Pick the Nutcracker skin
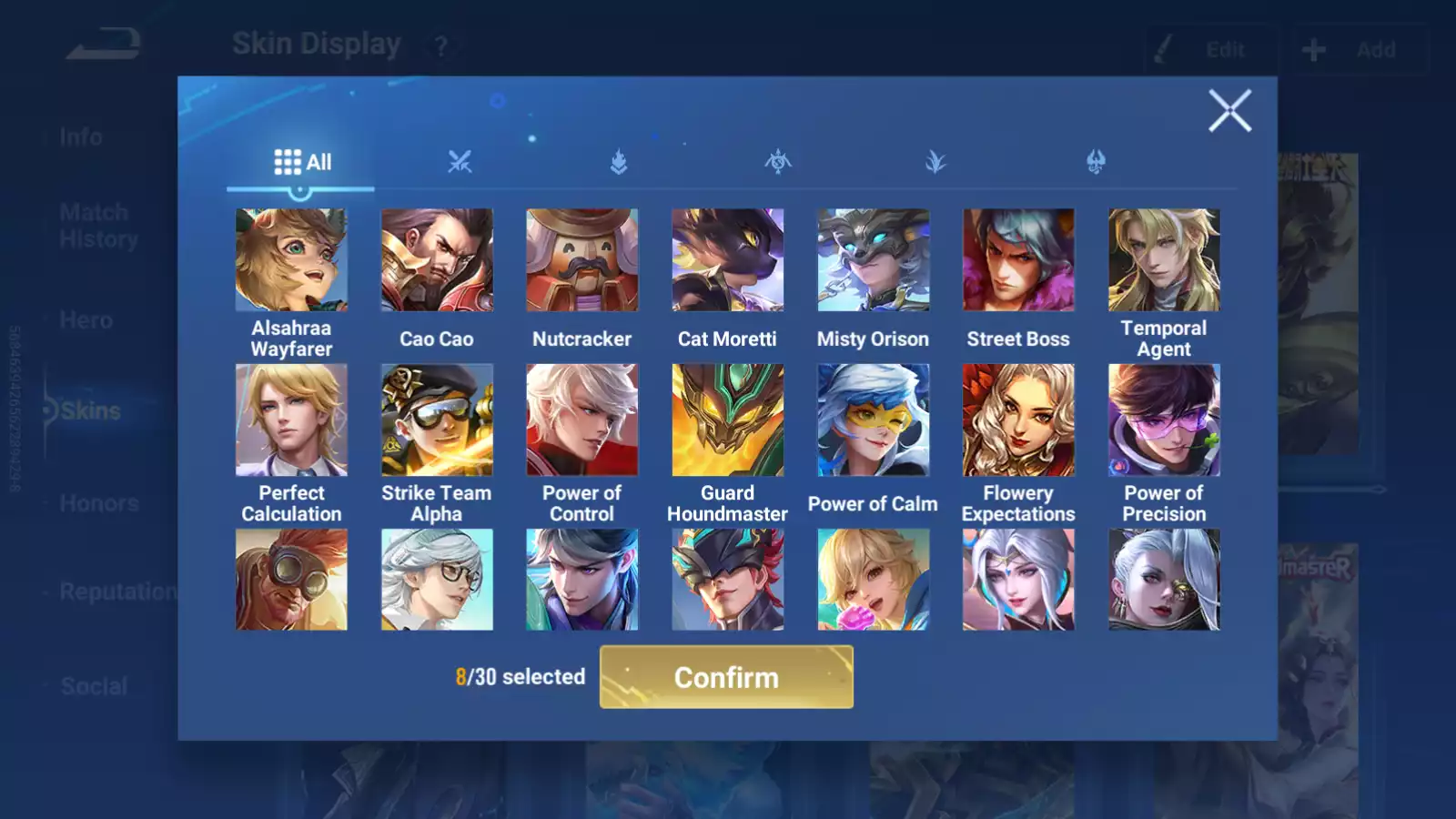This screenshot has width=1456, height=819. (x=582, y=260)
